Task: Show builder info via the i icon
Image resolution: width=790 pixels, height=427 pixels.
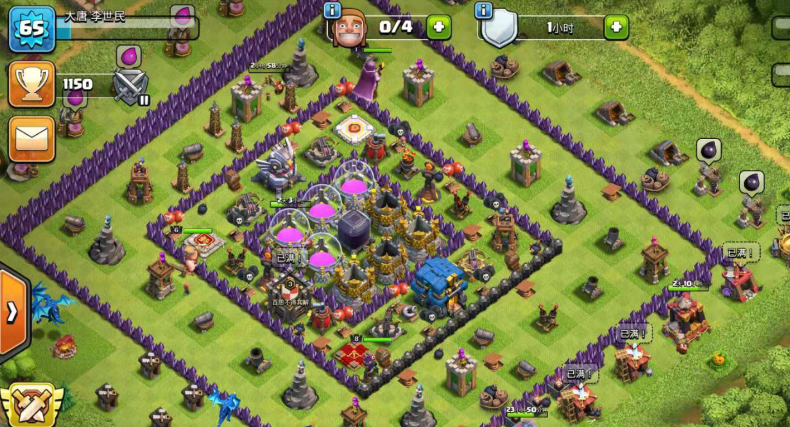Action: point(333,10)
